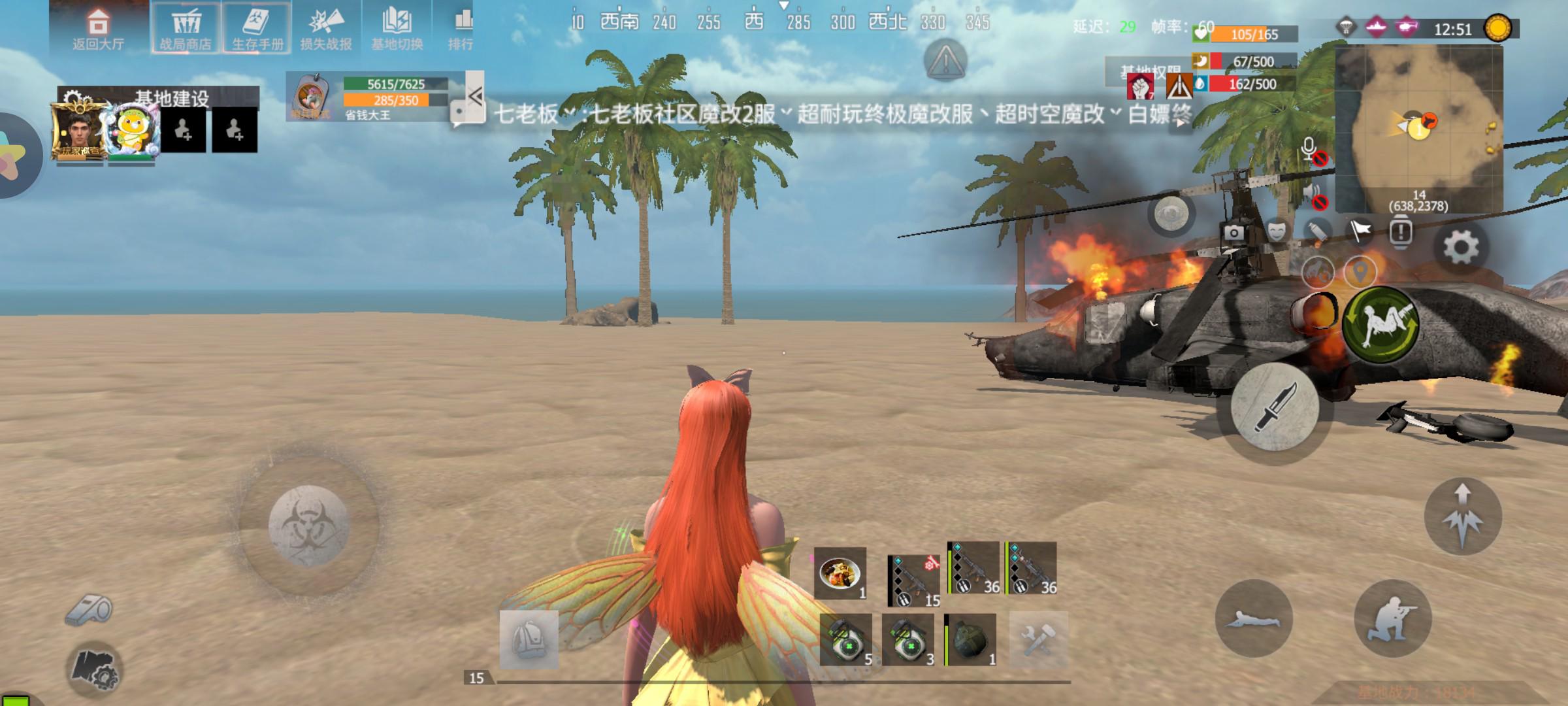Activate the green sit emote button
Viewport: 1568px width, 706px height.
[x=1380, y=325]
